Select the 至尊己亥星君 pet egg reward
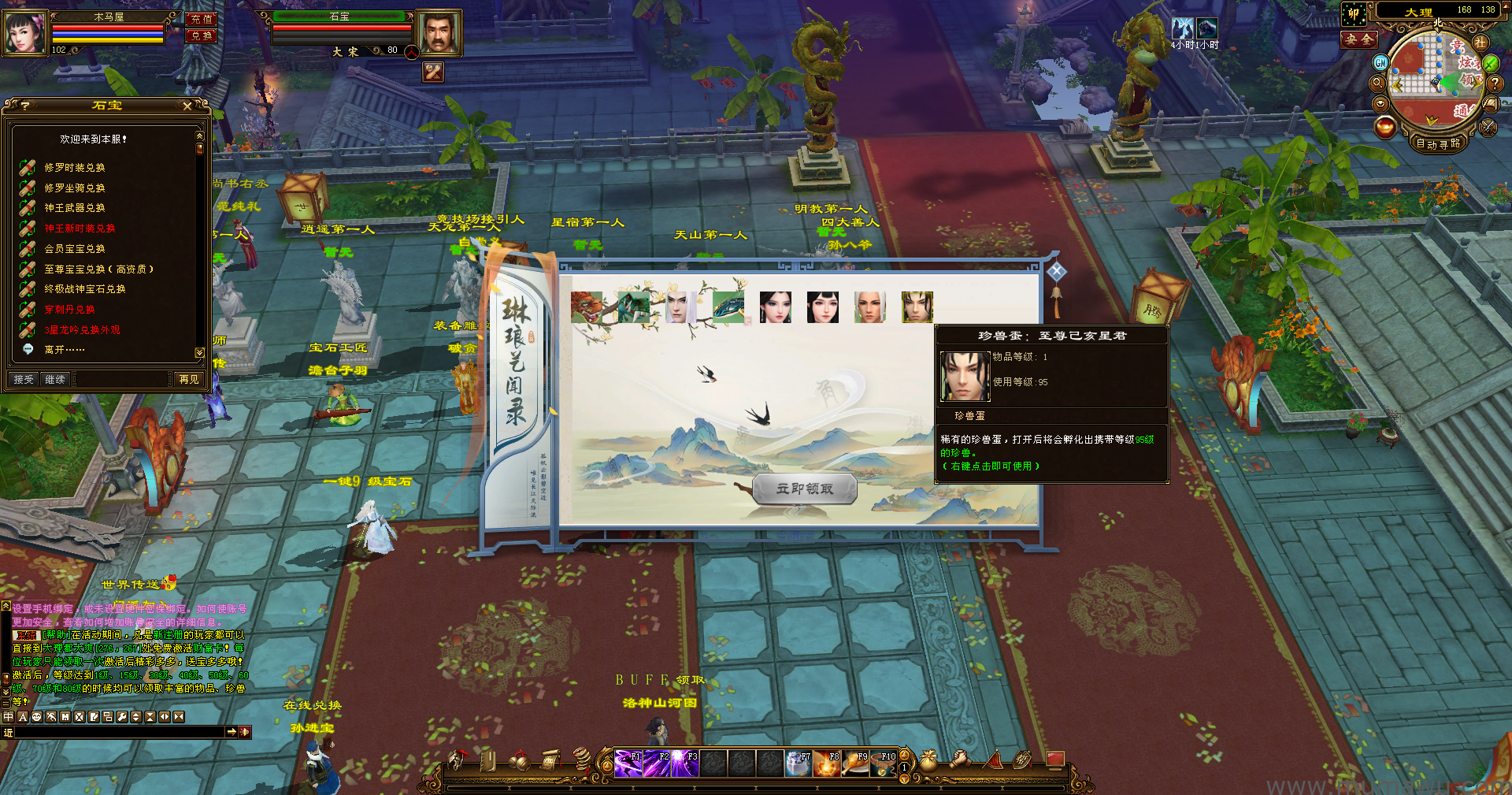The image size is (1512, 795). (917, 307)
